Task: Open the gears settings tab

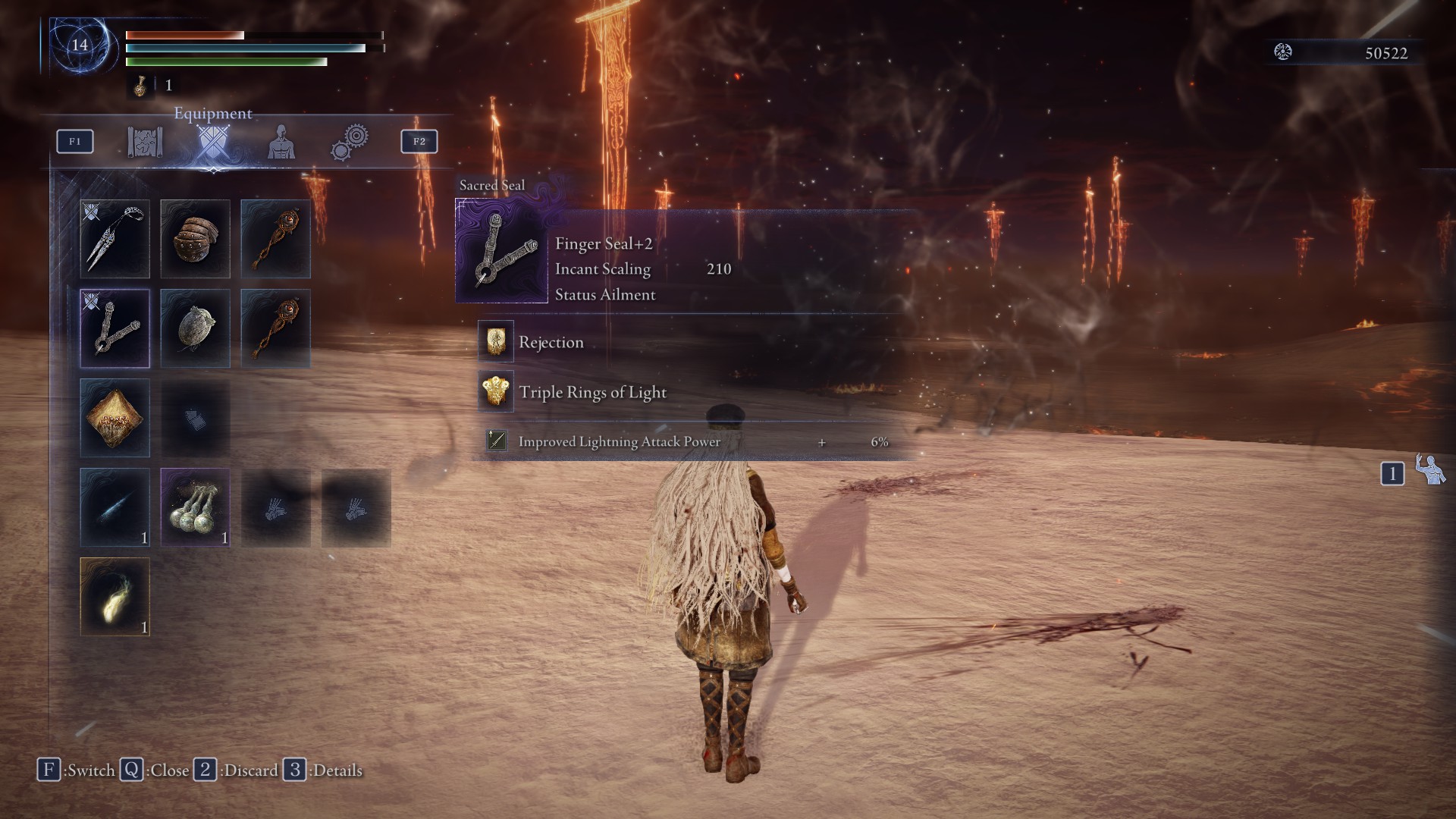Action: (350, 142)
